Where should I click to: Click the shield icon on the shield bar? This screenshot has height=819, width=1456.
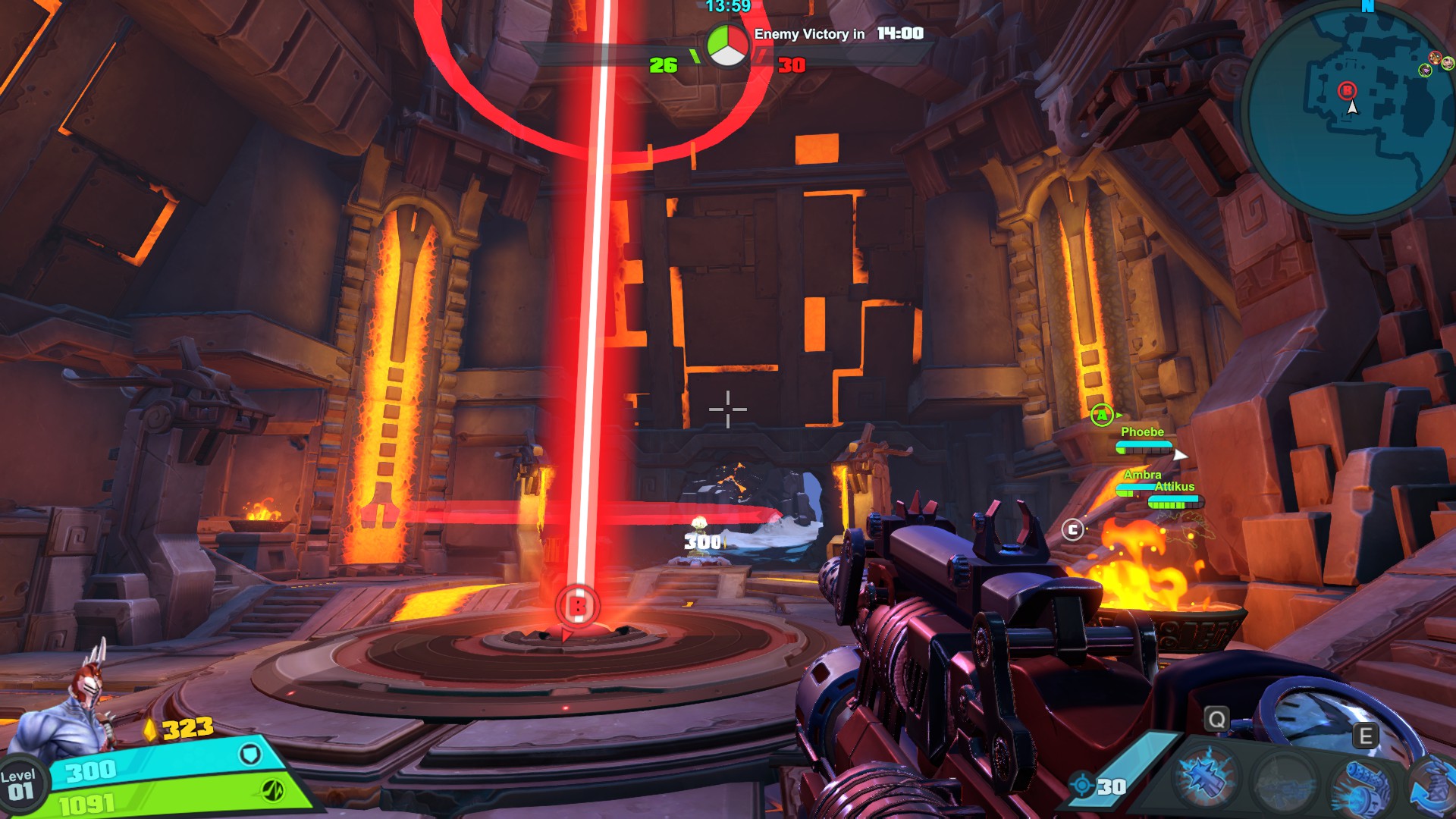click(x=250, y=754)
